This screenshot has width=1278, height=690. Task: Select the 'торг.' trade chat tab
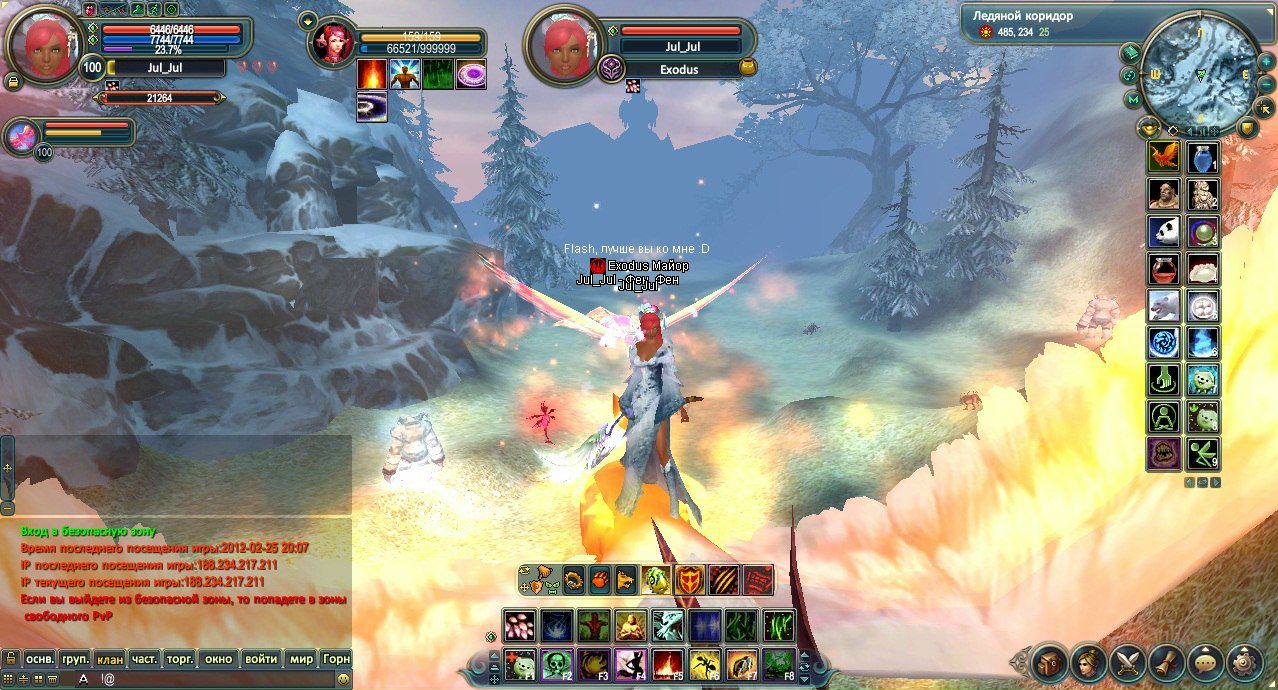[180, 659]
